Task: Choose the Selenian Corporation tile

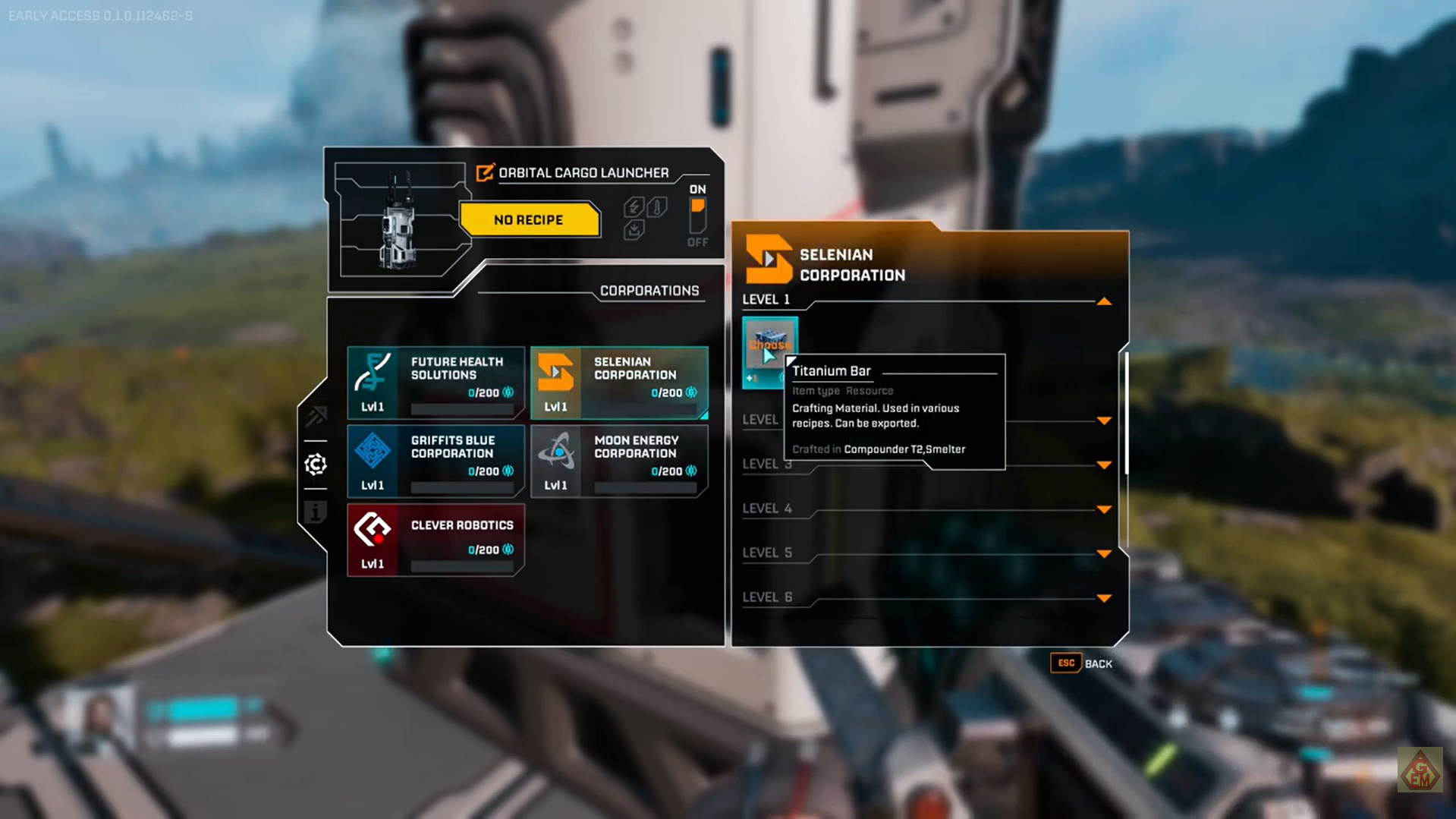Action: point(619,383)
